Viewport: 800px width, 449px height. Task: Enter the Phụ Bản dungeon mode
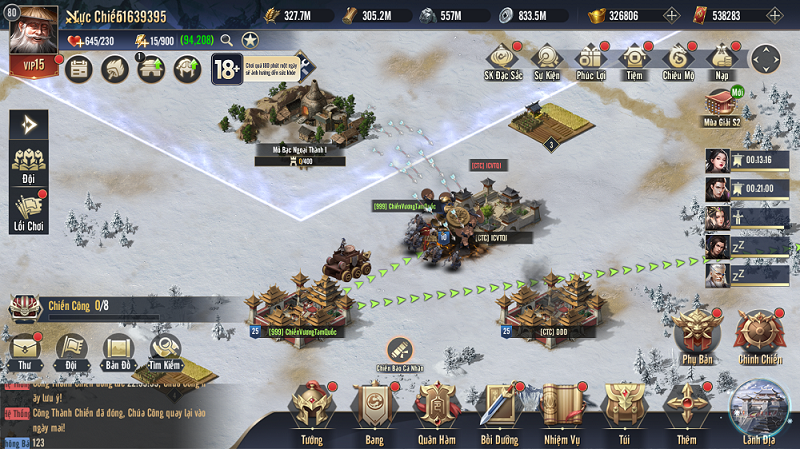click(697, 335)
